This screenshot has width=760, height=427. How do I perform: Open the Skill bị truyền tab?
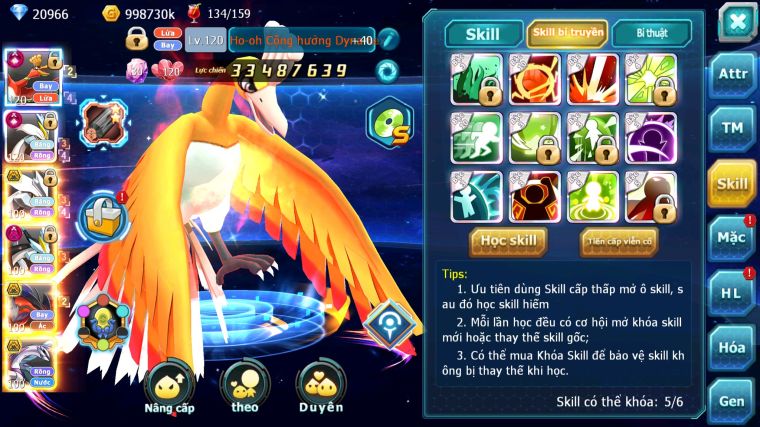tap(566, 34)
